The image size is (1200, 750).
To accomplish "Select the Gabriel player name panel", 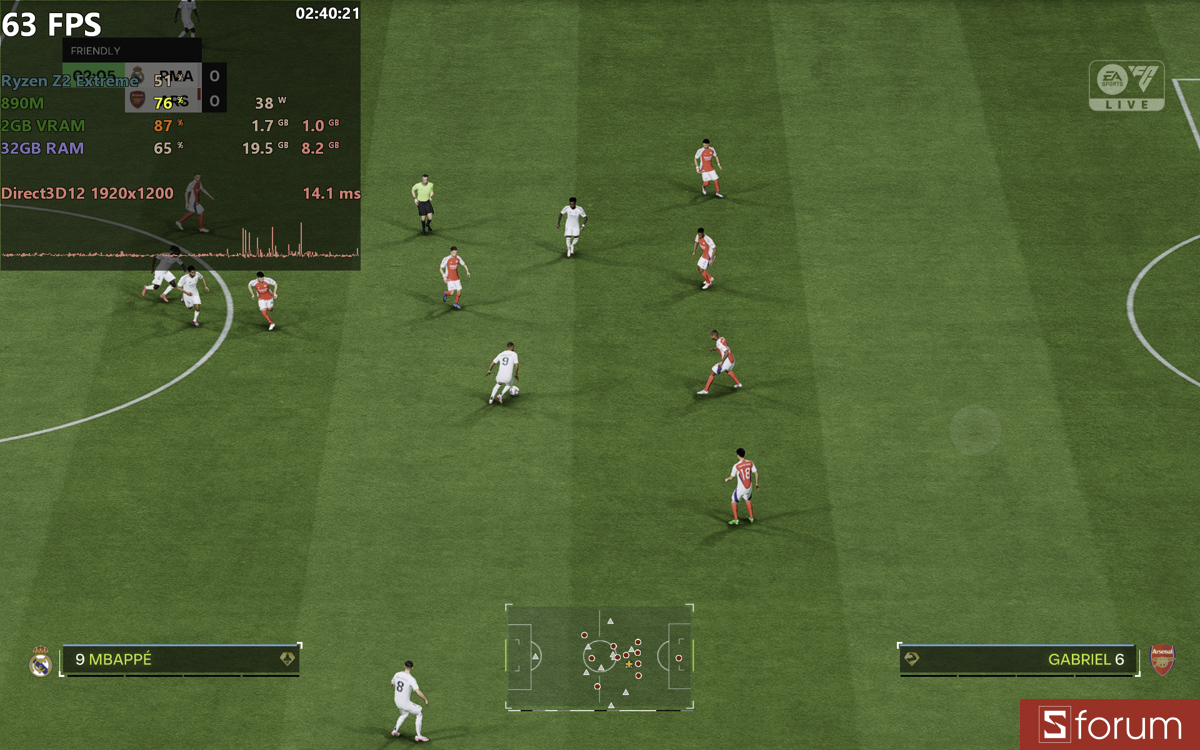I will [x=1017, y=660].
